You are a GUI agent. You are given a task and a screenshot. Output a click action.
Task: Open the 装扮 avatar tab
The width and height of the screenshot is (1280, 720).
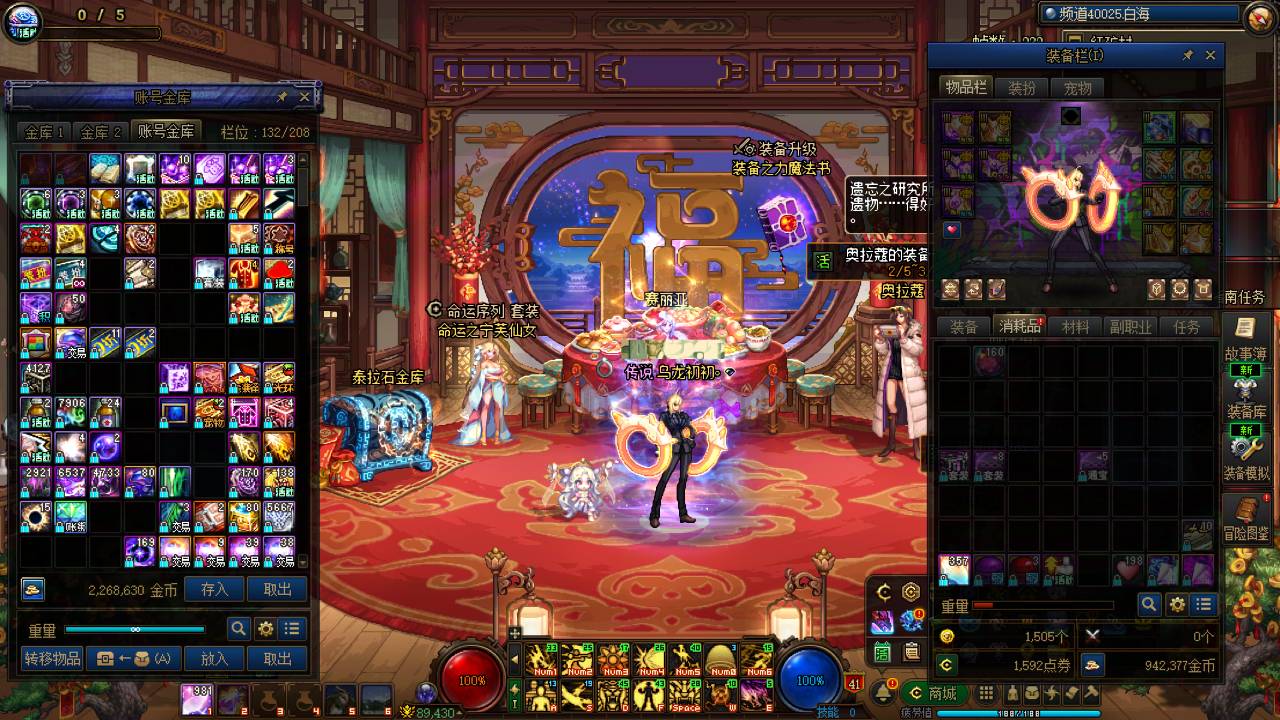pyautogui.click(x=1022, y=88)
